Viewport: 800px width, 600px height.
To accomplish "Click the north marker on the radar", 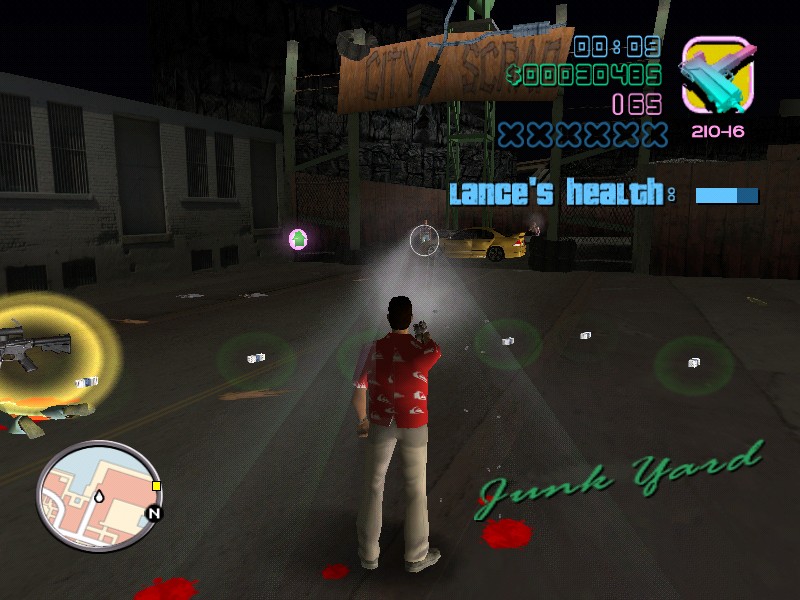I will pyautogui.click(x=153, y=514).
